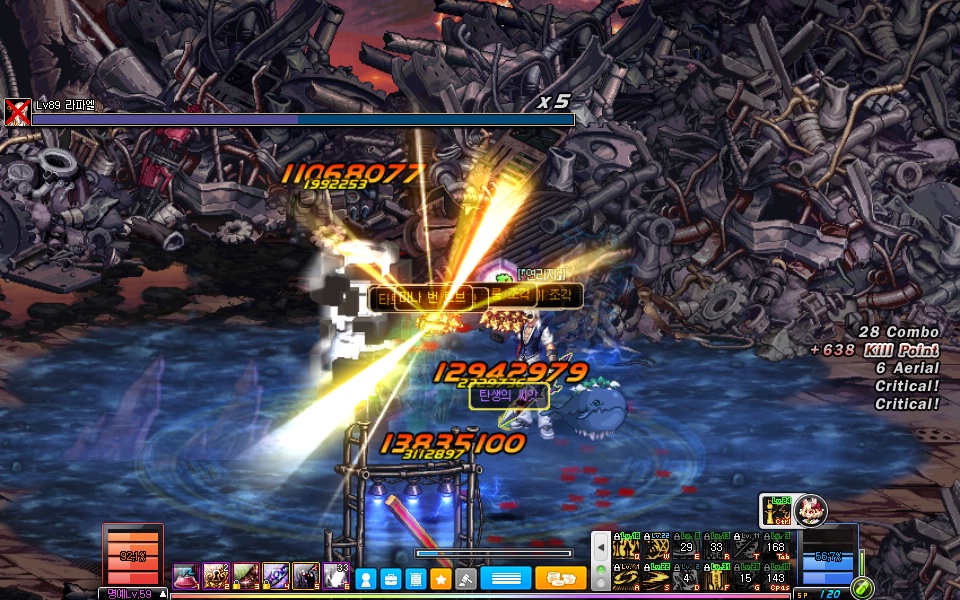Click the skill bar left arrow
Screen dimensions: 960x600
point(601,547)
